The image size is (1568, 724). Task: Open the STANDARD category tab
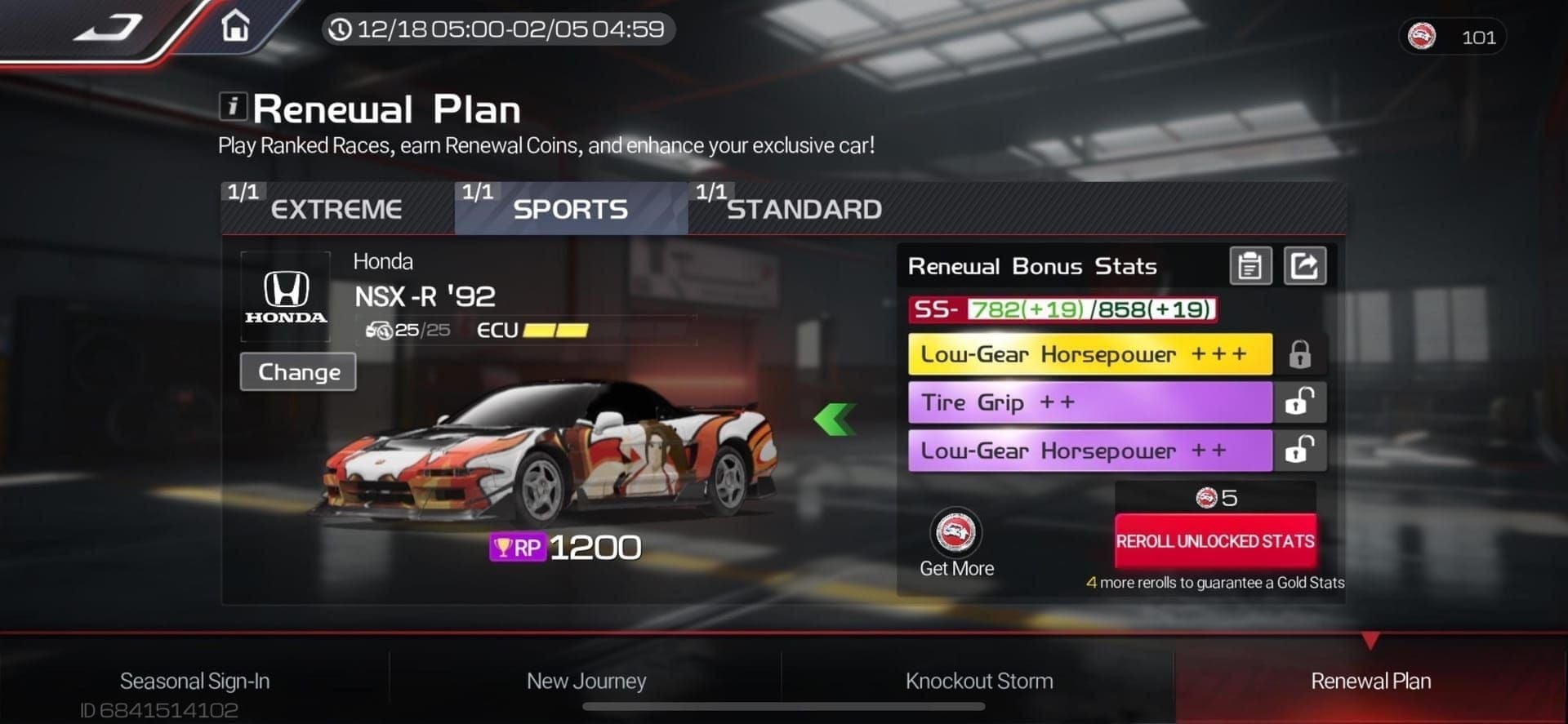pos(804,209)
